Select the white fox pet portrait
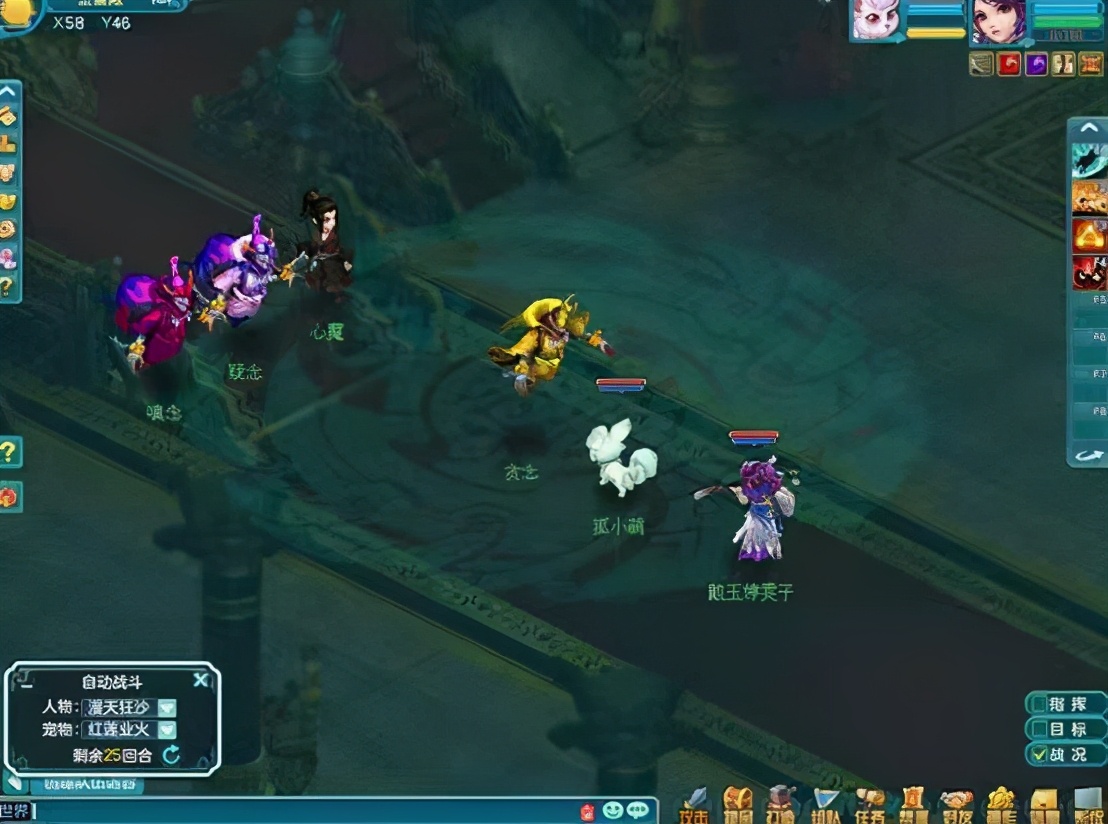Viewport: 1108px width, 824px height. [x=875, y=20]
